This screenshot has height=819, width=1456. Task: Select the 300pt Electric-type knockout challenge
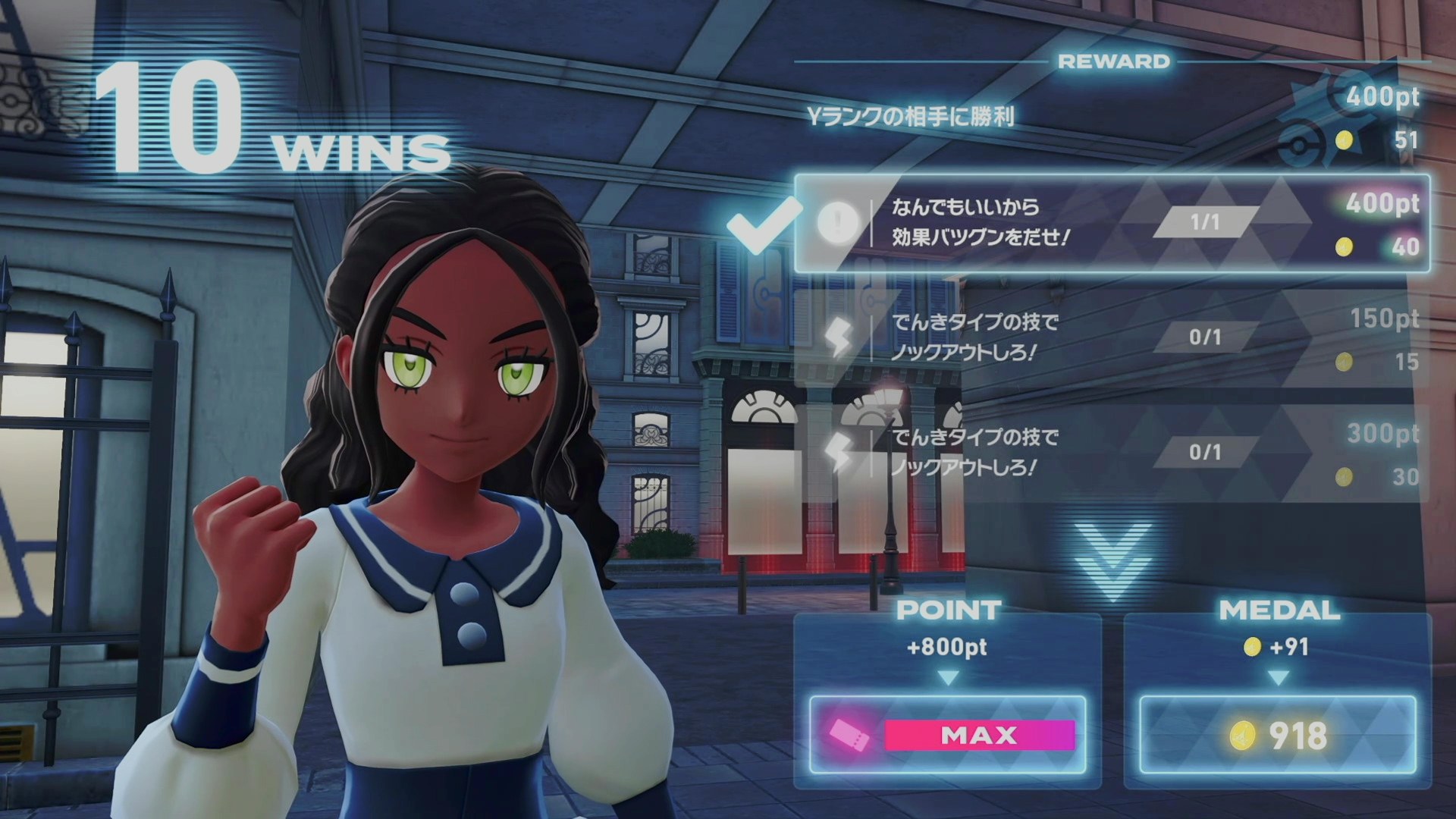[1112, 453]
